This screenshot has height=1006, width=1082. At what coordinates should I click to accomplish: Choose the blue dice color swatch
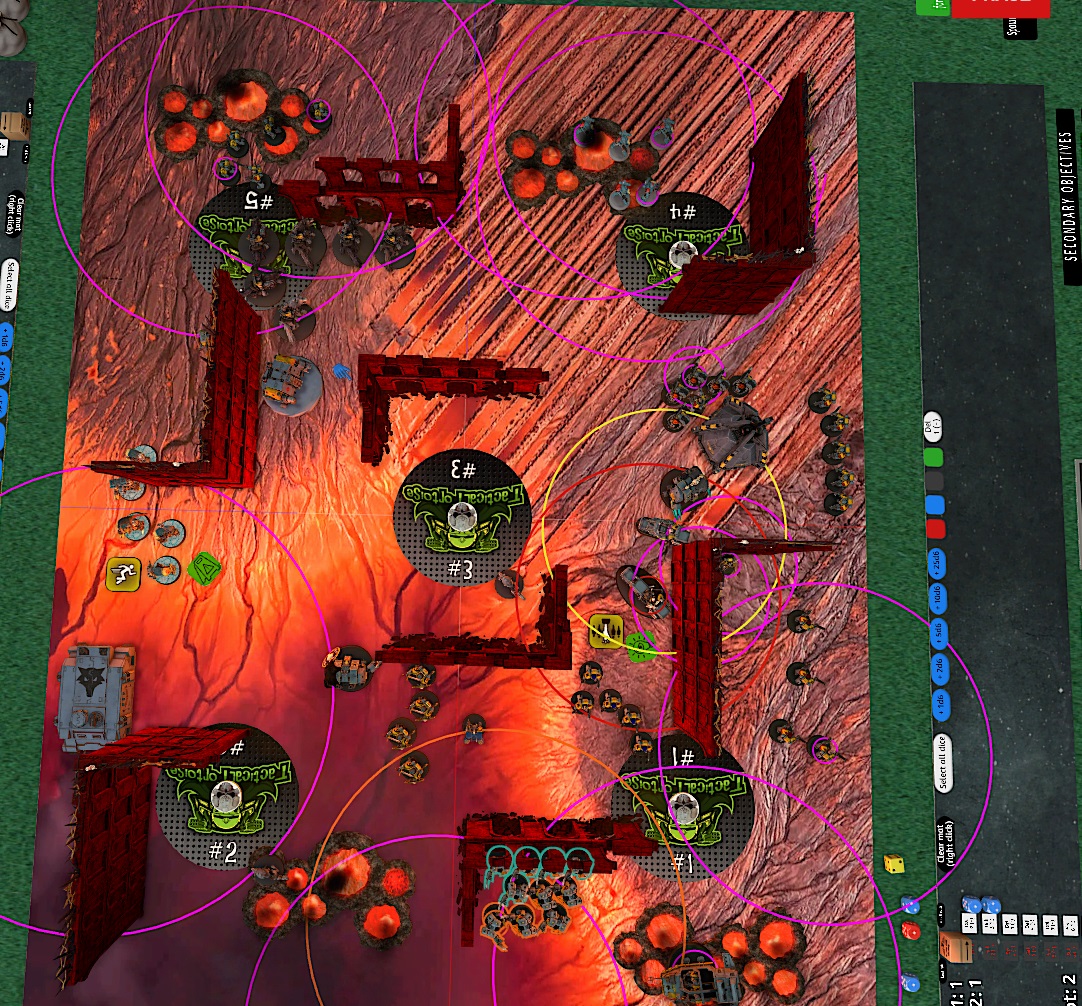935,505
